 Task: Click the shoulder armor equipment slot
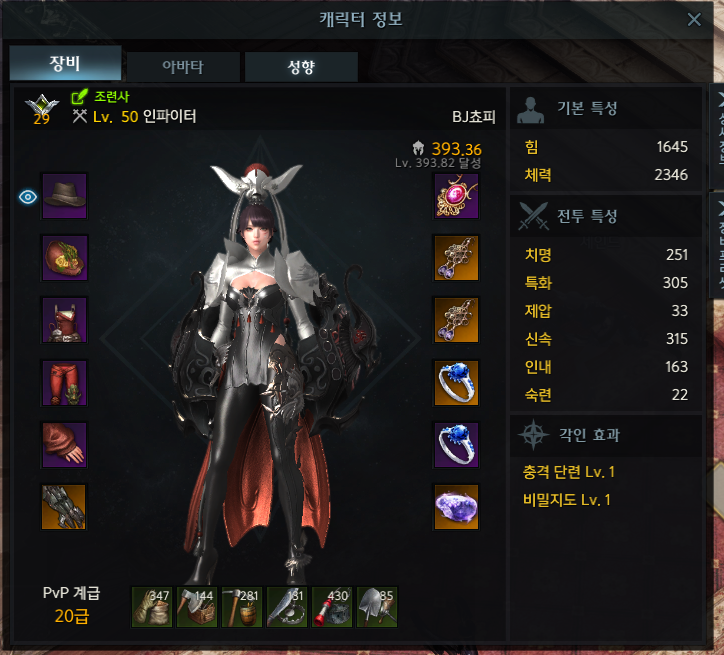65,258
